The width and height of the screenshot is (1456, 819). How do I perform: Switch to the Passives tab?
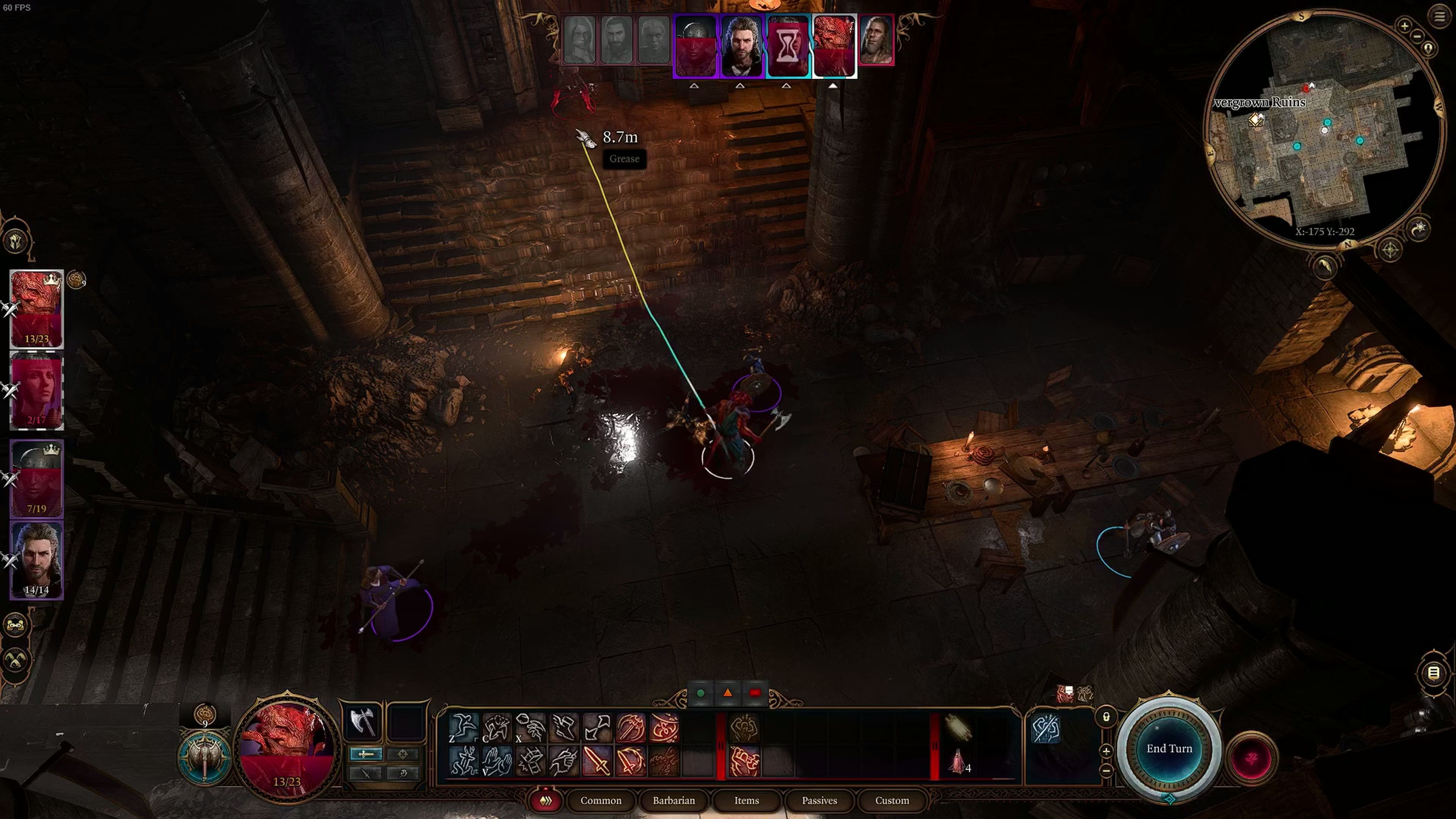tap(819, 800)
